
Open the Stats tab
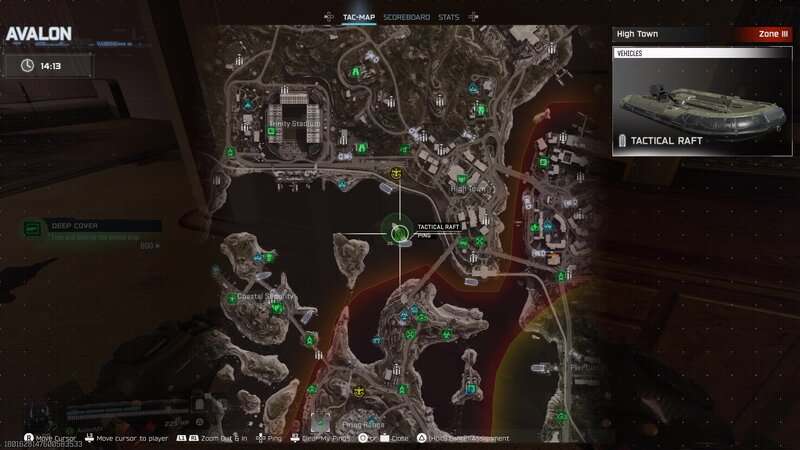click(449, 17)
